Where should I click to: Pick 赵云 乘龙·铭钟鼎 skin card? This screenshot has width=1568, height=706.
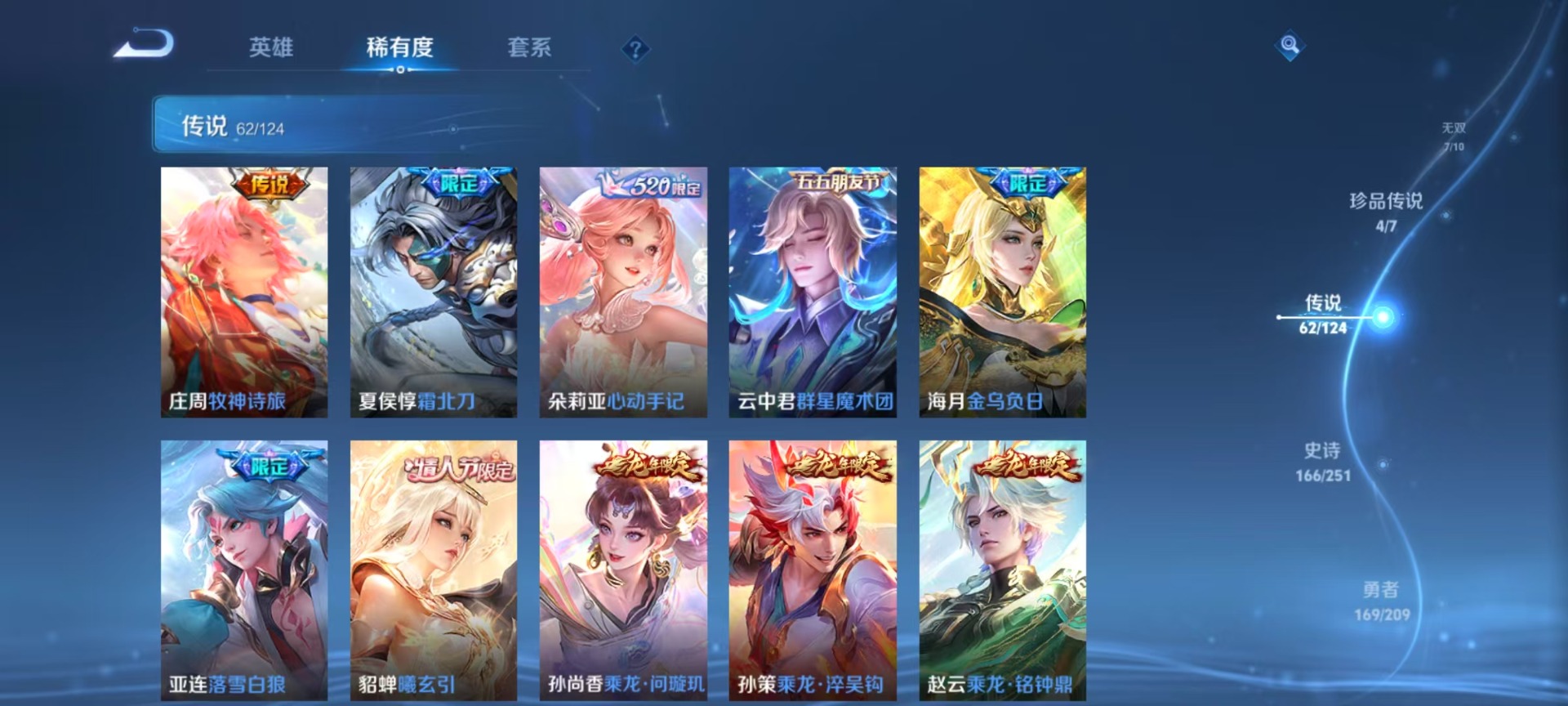tap(1002, 570)
